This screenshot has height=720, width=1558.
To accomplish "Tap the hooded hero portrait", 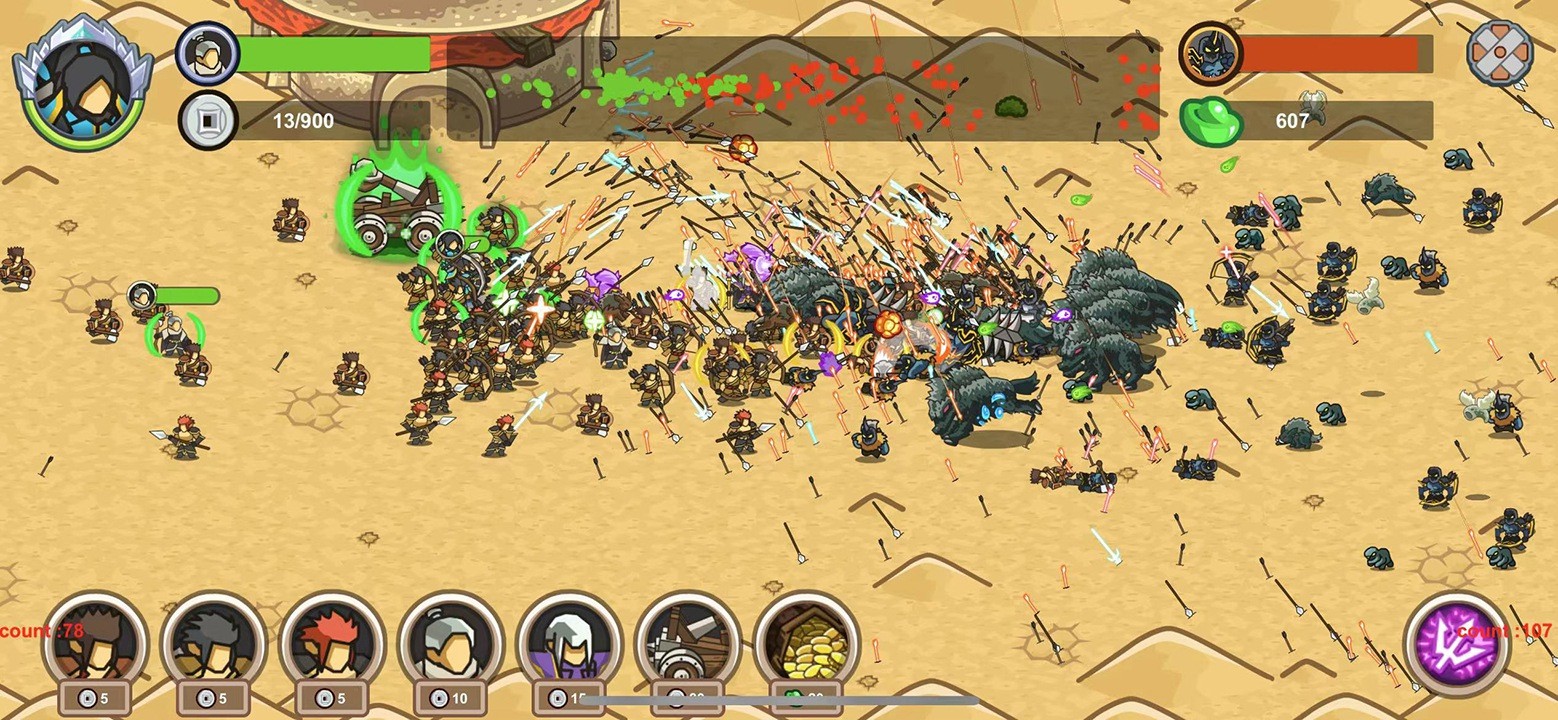I will pyautogui.click(x=82, y=82).
